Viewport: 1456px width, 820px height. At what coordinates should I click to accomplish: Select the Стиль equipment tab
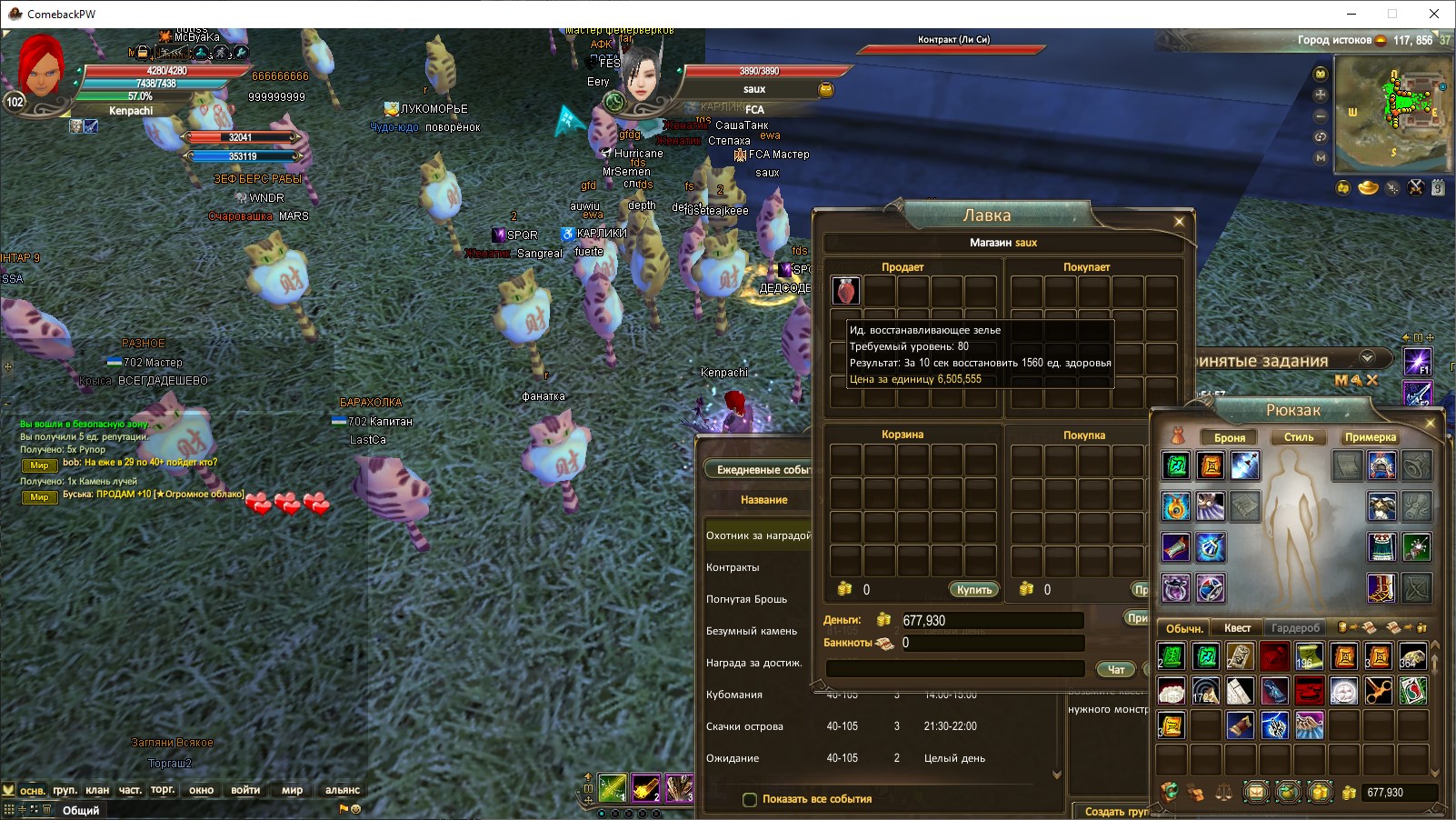pyautogui.click(x=1298, y=437)
